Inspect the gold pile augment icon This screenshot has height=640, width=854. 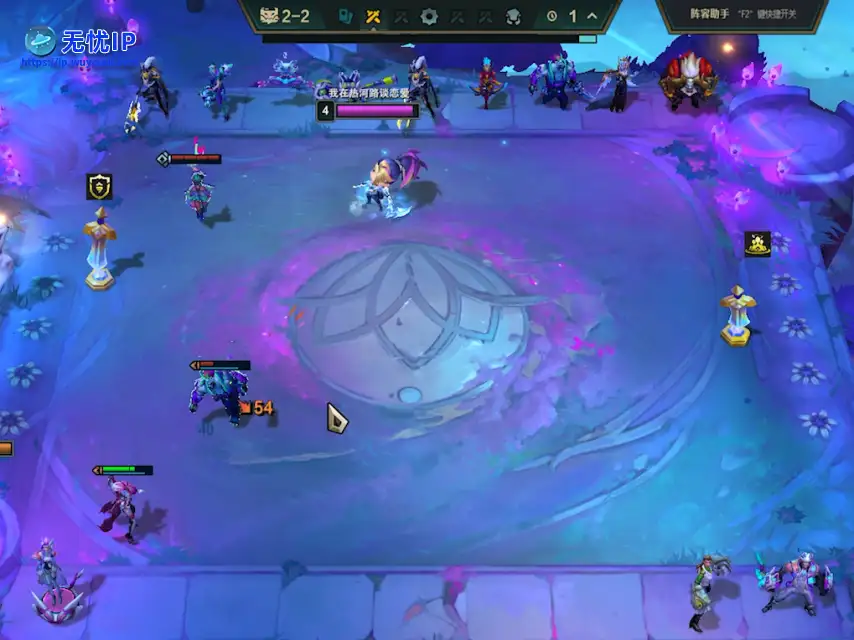coord(757,243)
